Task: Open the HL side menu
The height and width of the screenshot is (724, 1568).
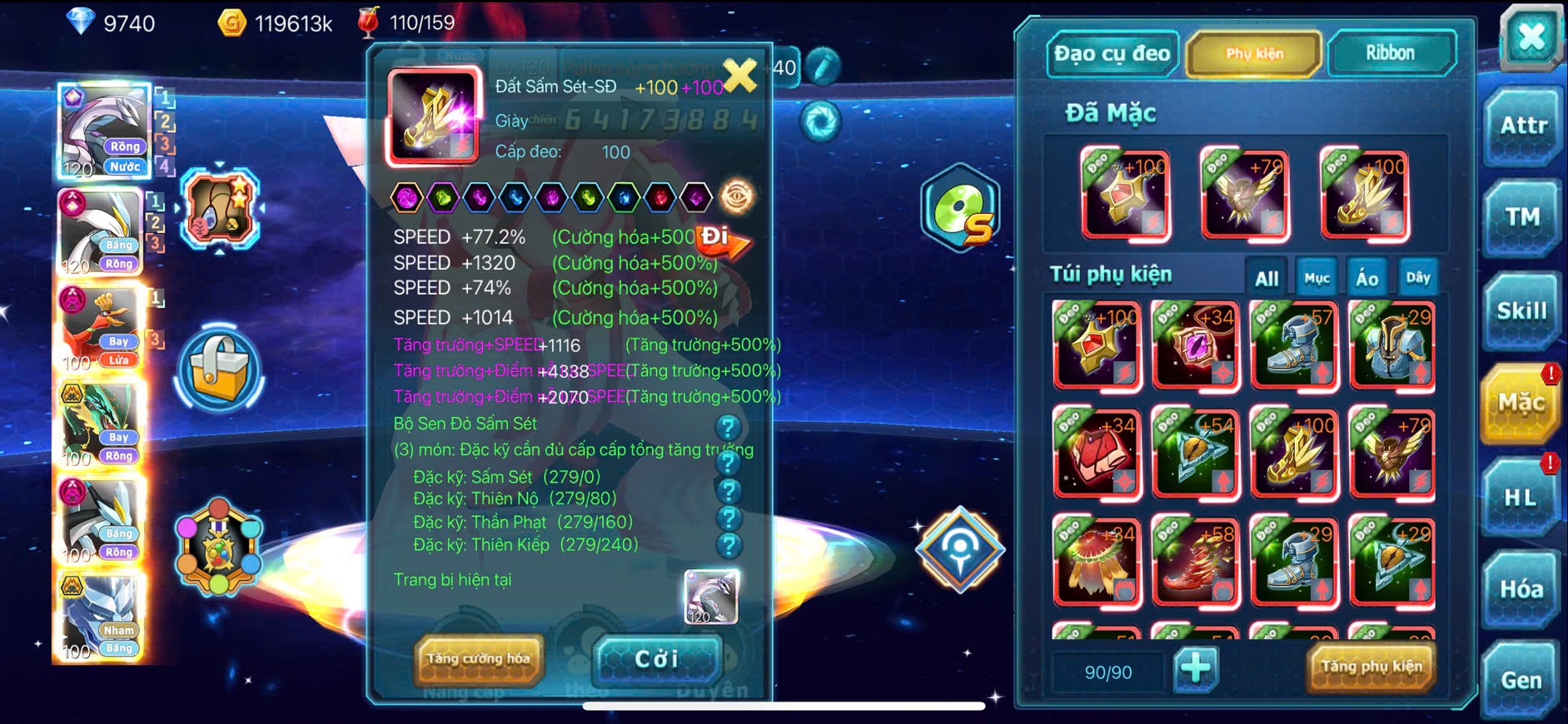Action: pyautogui.click(x=1521, y=498)
